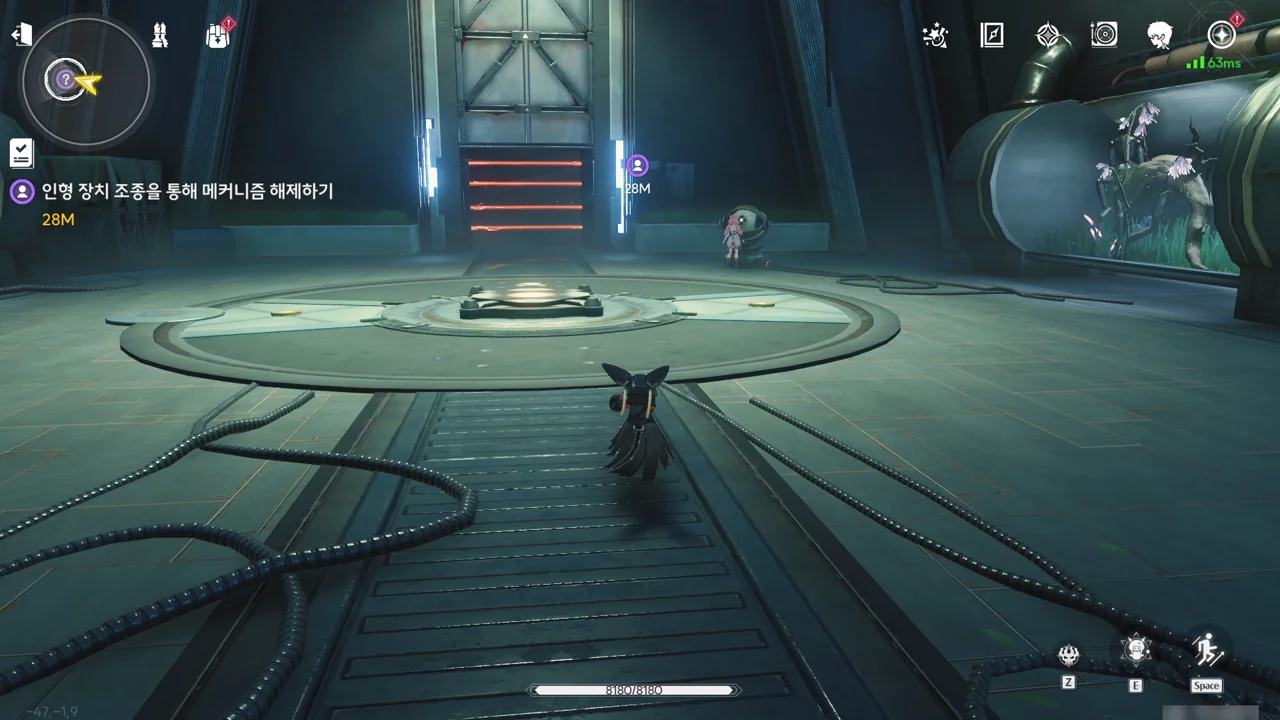Open the four-point star diamond icon
The height and width of the screenshot is (720, 1280).
[x=1047, y=35]
